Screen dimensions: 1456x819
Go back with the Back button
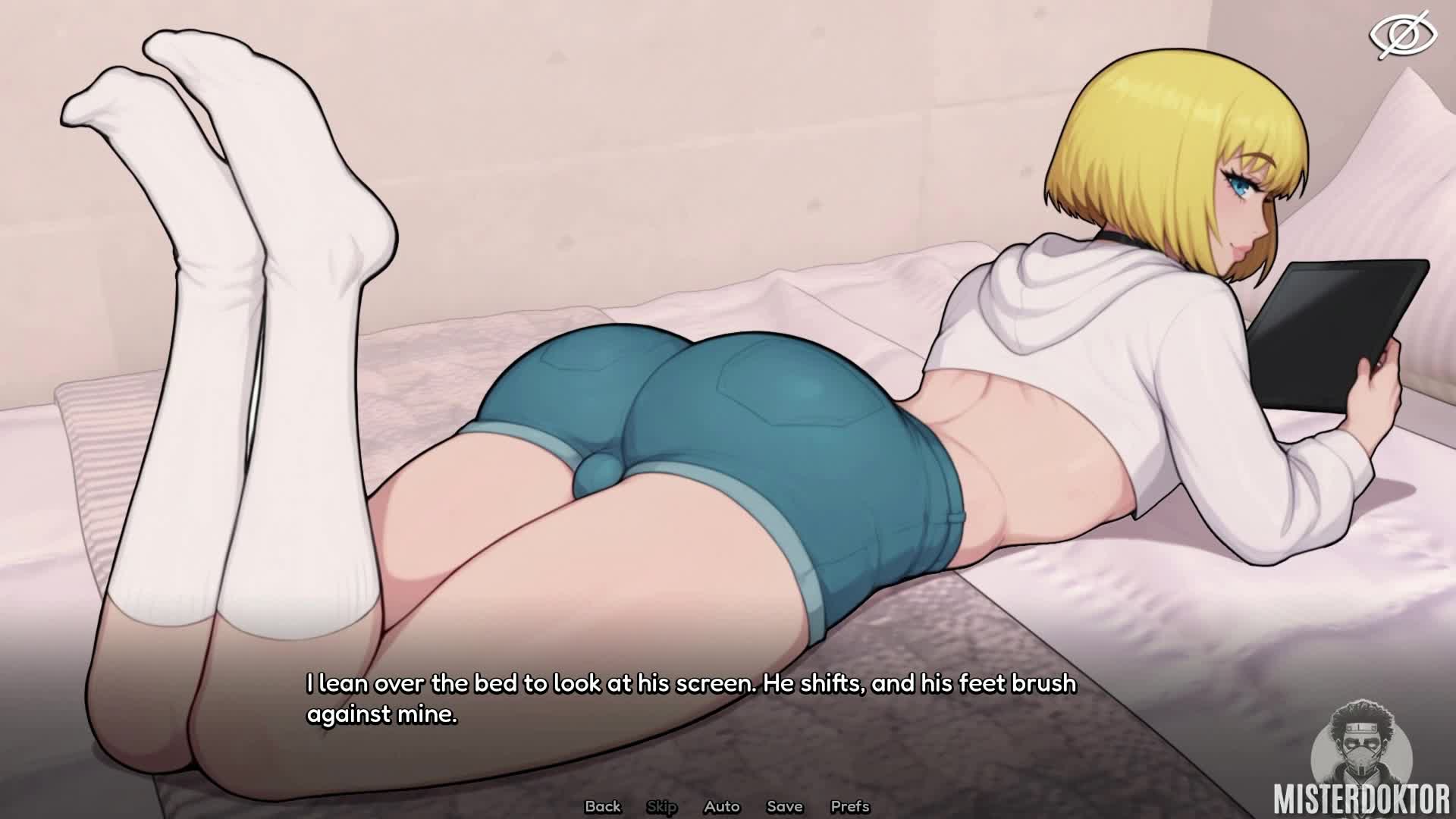(x=603, y=806)
